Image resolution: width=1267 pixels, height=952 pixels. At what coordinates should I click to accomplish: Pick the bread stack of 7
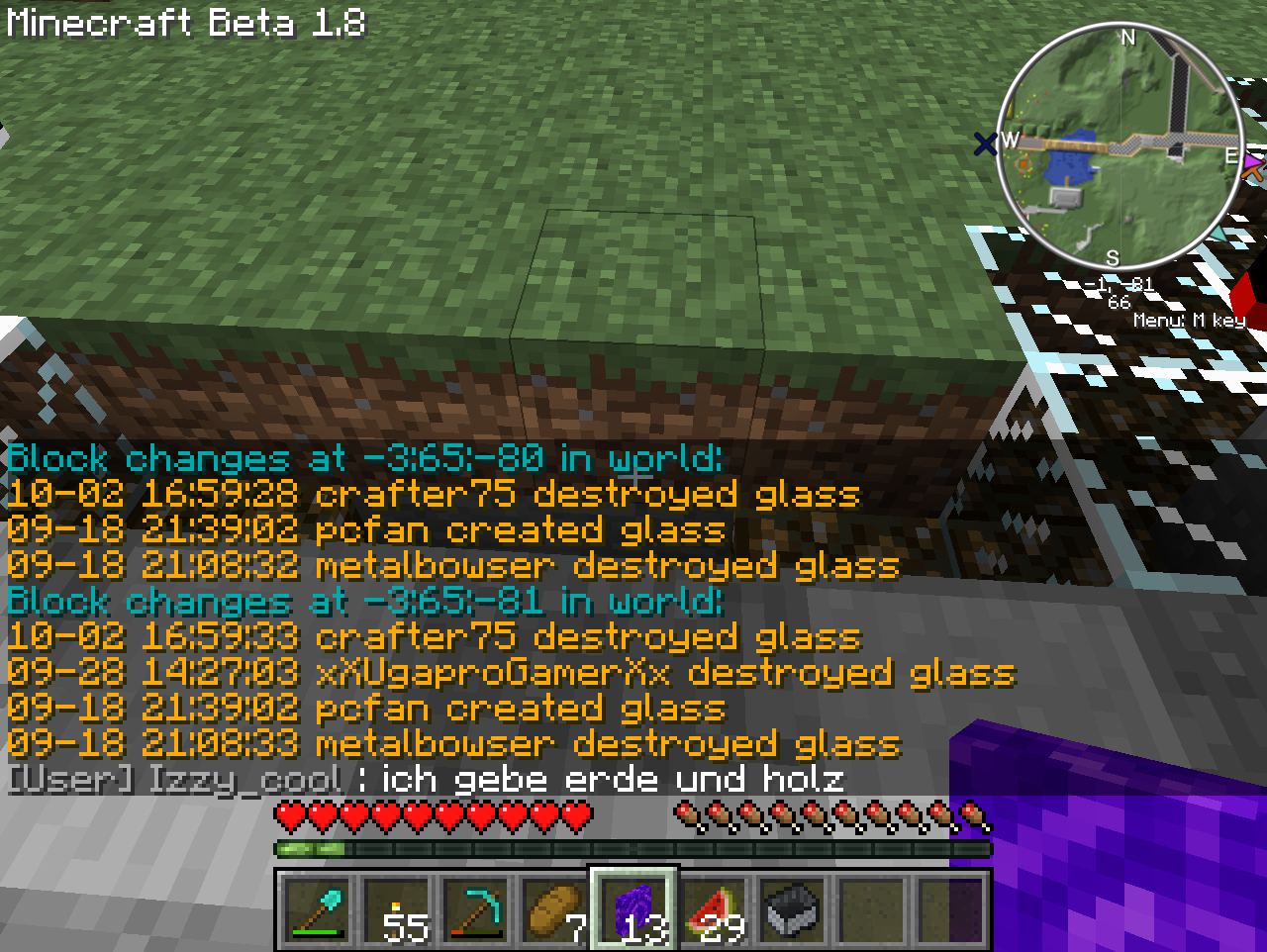(554, 908)
